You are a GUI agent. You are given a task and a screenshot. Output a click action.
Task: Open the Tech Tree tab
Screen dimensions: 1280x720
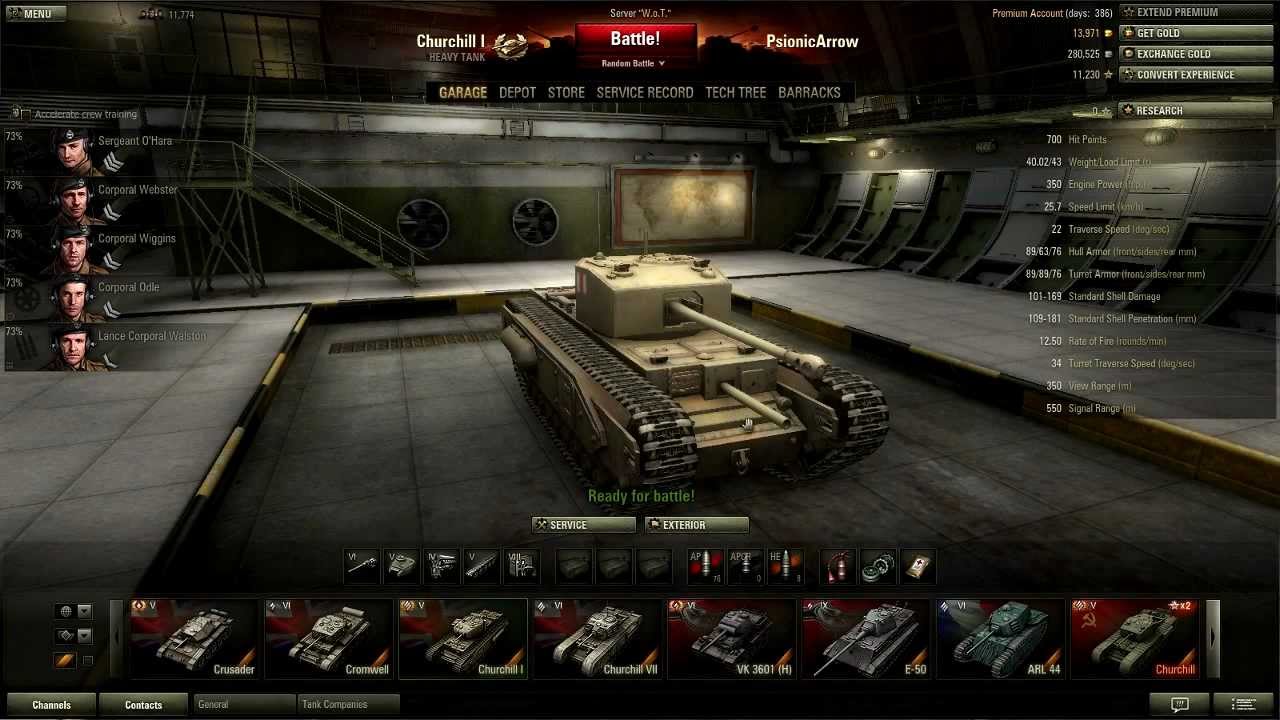point(735,92)
